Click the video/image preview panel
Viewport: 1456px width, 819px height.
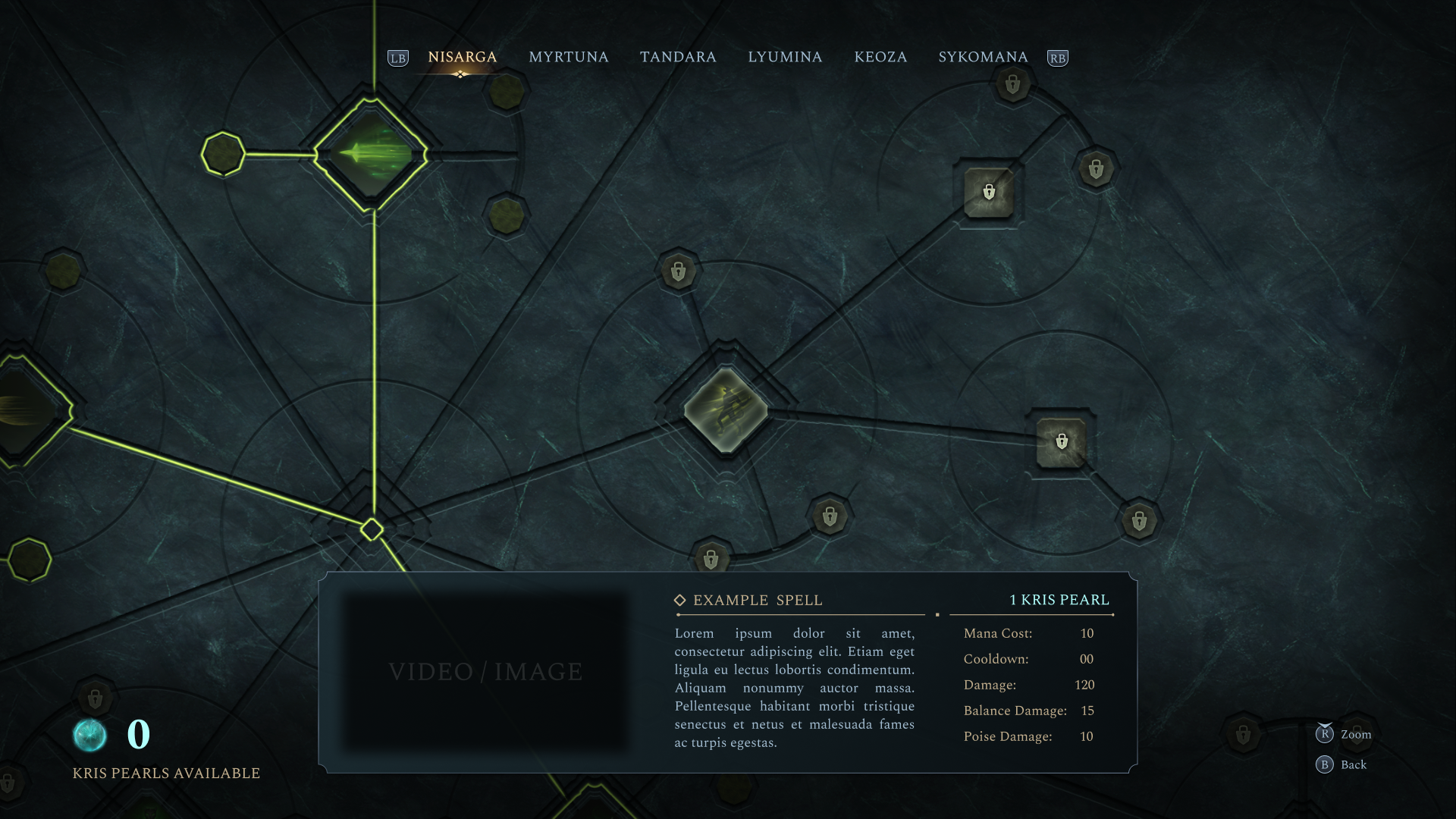click(485, 672)
